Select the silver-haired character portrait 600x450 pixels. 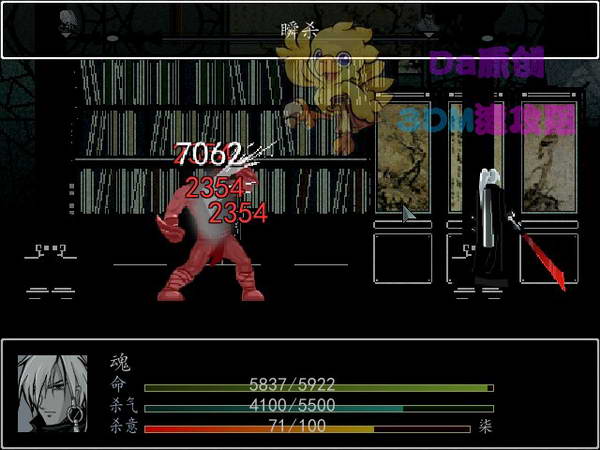tap(52, 393)
